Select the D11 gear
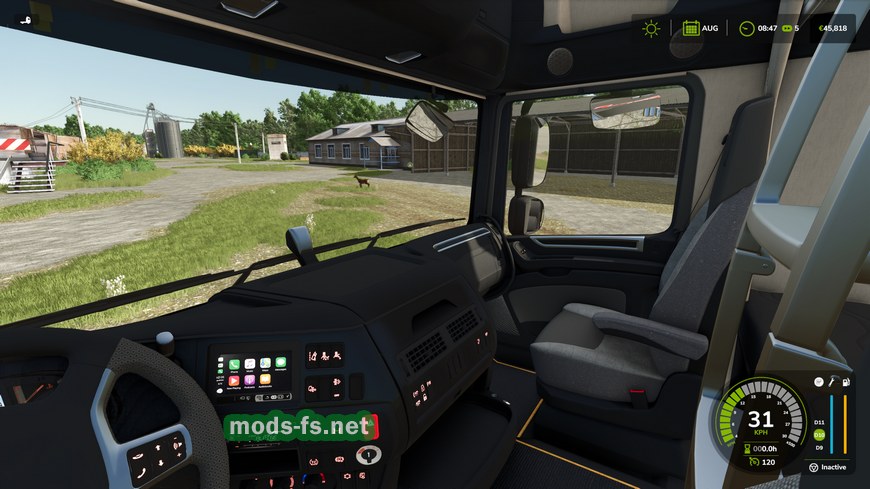The height and width of the screenshot is (489, 870). [820, 423]
